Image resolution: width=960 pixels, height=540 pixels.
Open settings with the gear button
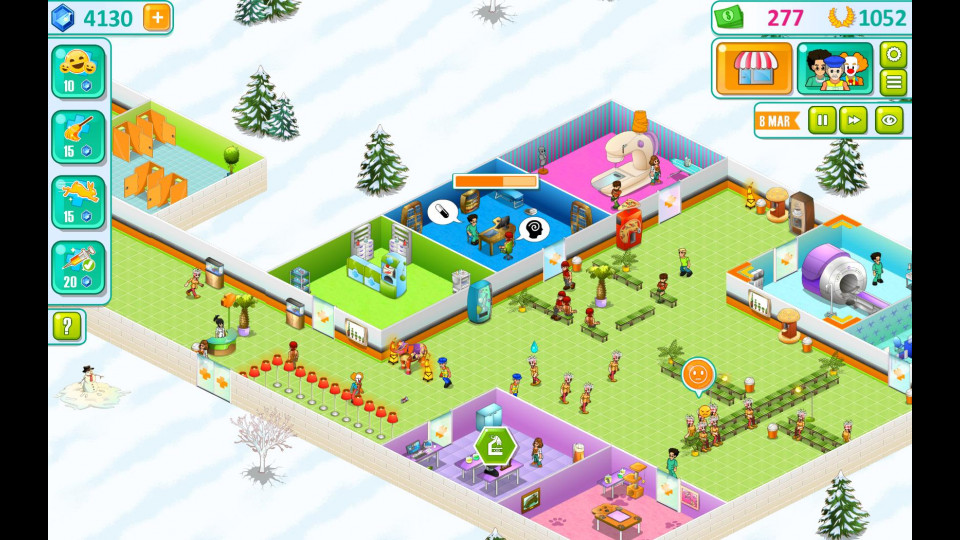click(x=893, y=54)
